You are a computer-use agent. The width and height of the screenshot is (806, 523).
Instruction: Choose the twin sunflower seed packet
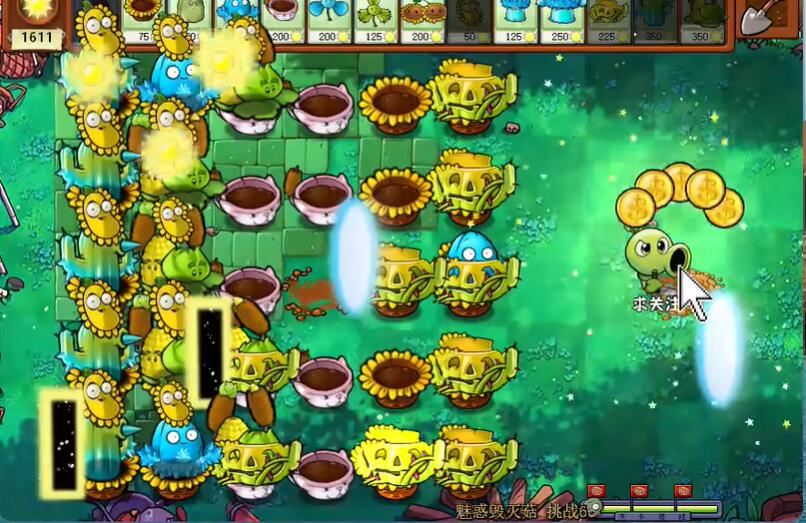[x=423, y=20]
